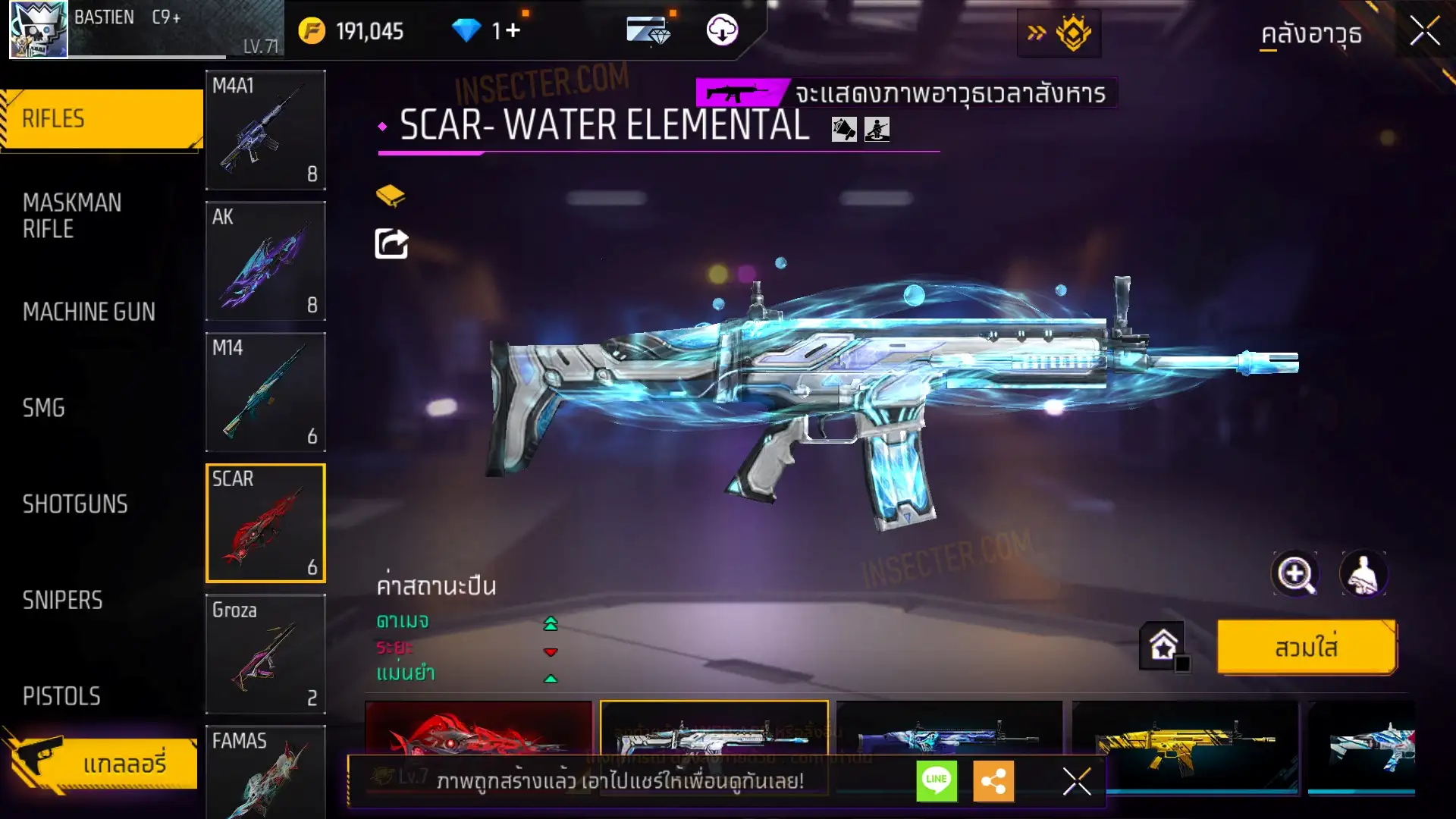Choose the AK weapon tile

tap(265, 261)
